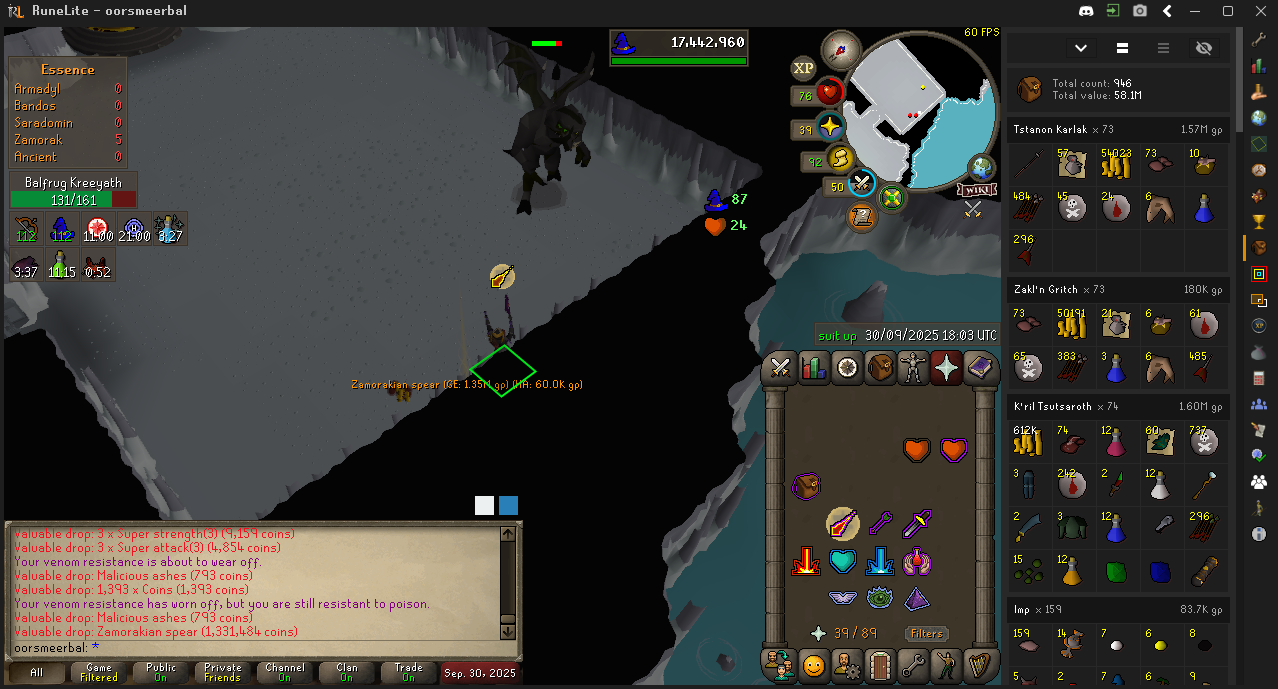Toggle the teal heart prayer
Viewport: 1278px width, 689px height.
click(842, 562)
